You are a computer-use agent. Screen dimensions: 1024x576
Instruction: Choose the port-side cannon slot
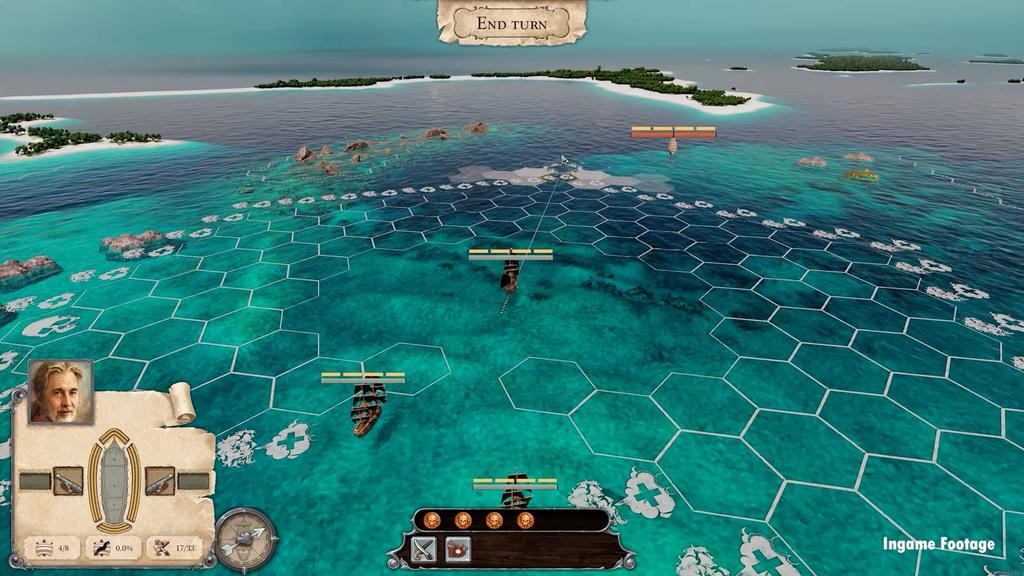click(68, 481)
